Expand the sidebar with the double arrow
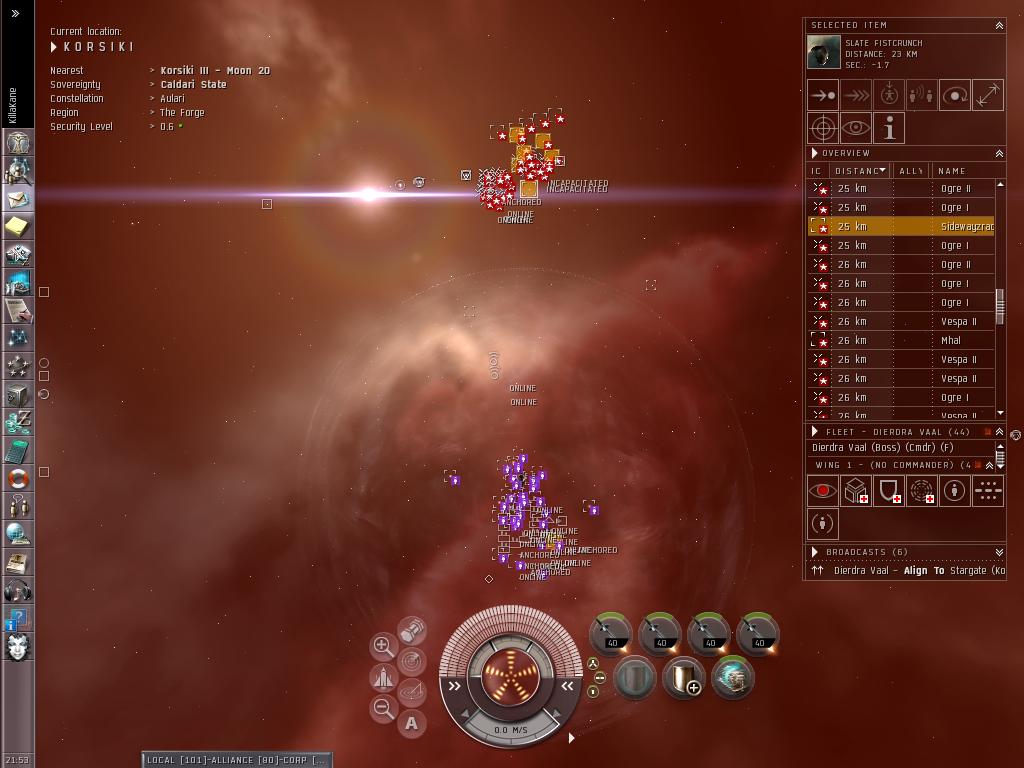1024x768 pixels. 16,13
